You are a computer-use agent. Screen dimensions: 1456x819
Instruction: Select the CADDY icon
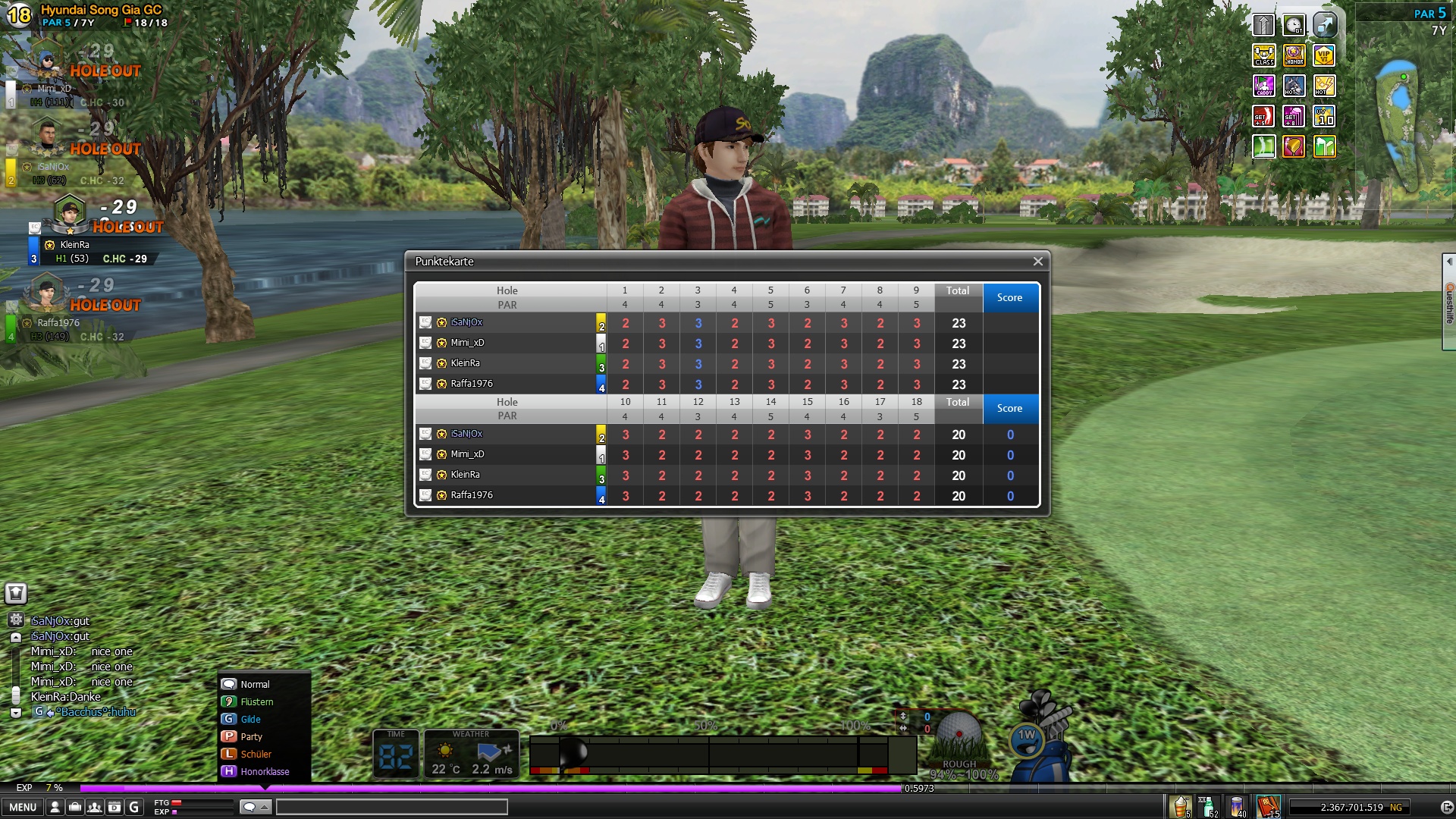tap(1263, 86)
